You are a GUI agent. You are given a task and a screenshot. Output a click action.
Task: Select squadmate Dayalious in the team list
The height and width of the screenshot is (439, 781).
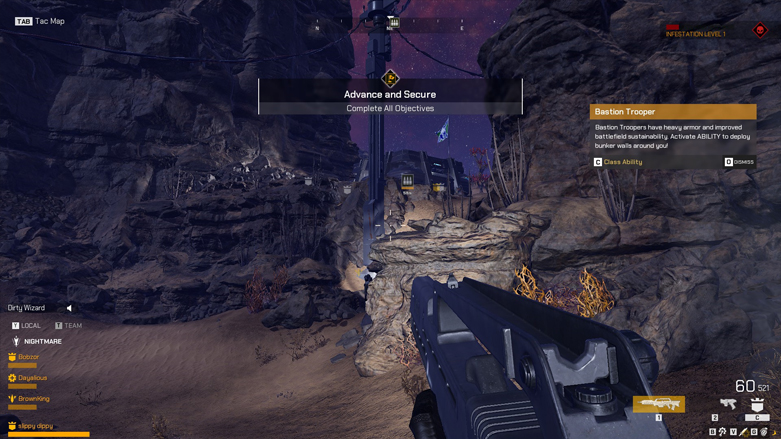(x=32, y=378)
